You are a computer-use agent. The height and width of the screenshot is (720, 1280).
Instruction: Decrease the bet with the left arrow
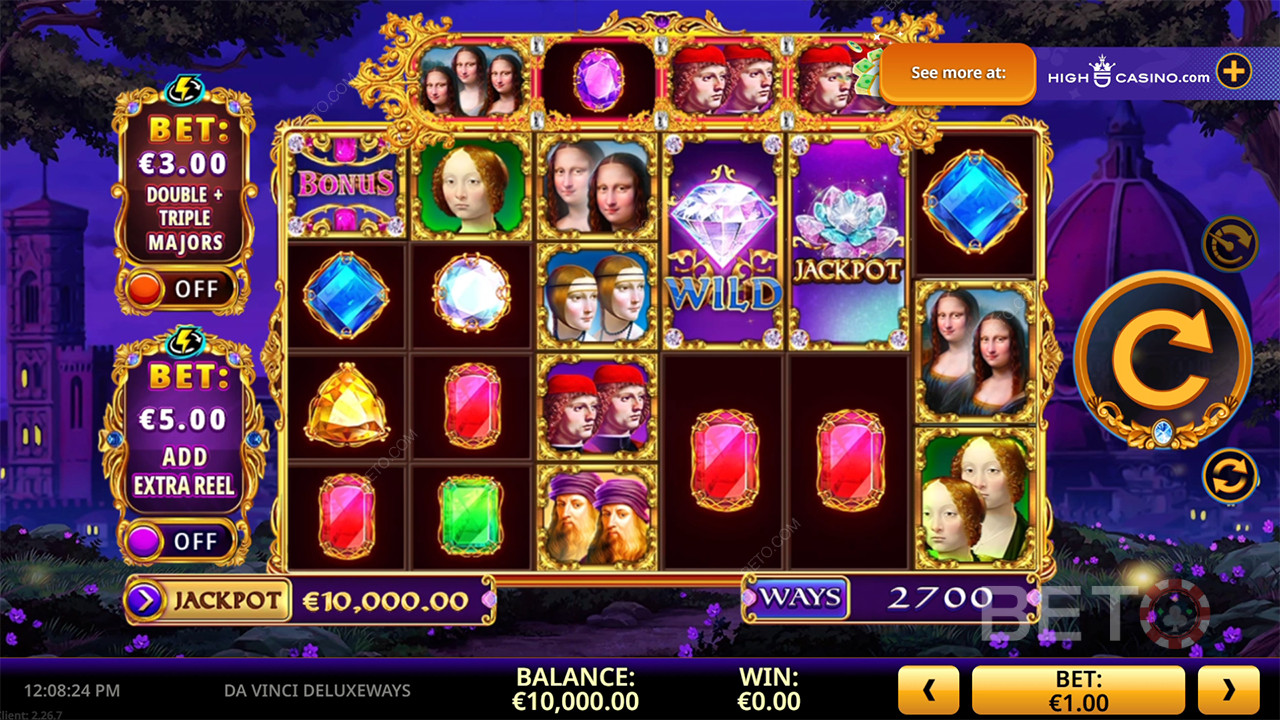tap(927, 689)
